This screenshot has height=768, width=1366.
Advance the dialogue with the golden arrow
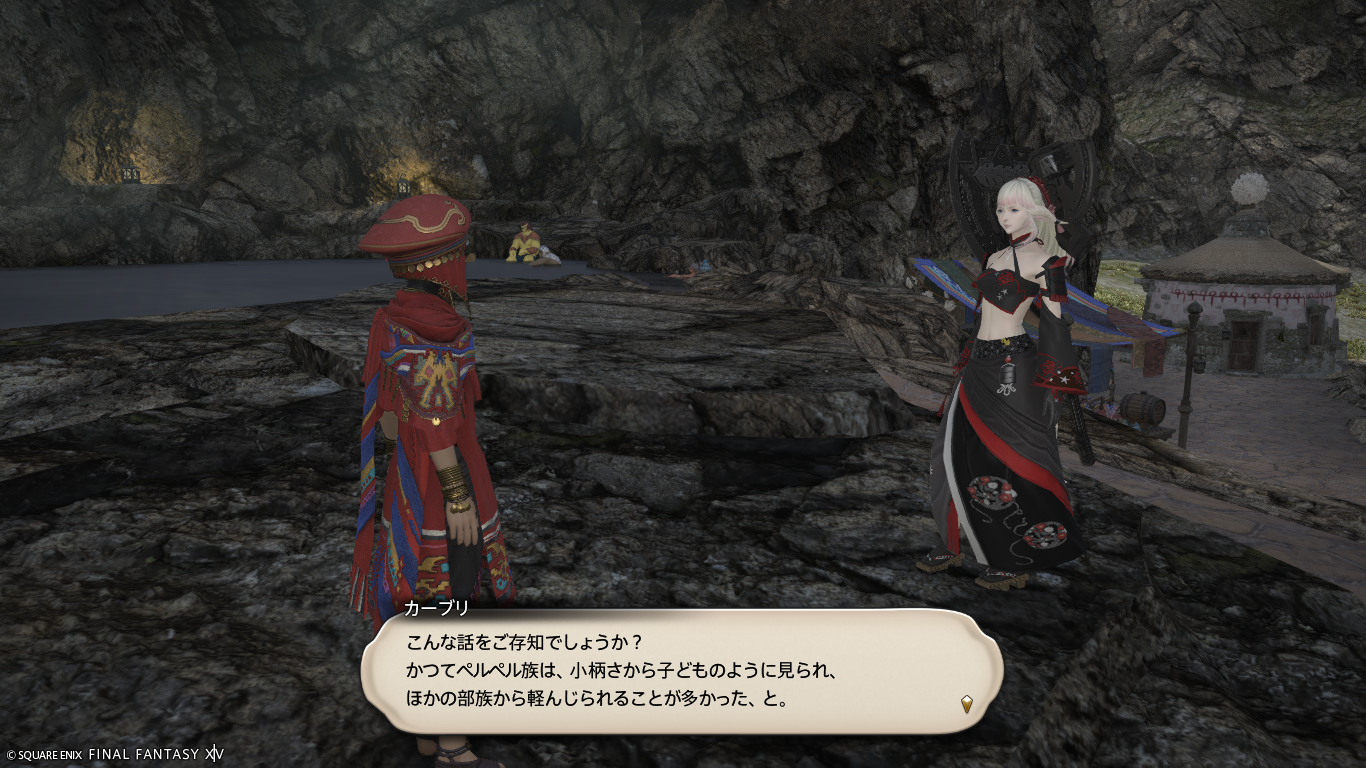click(x=967, y=704)
